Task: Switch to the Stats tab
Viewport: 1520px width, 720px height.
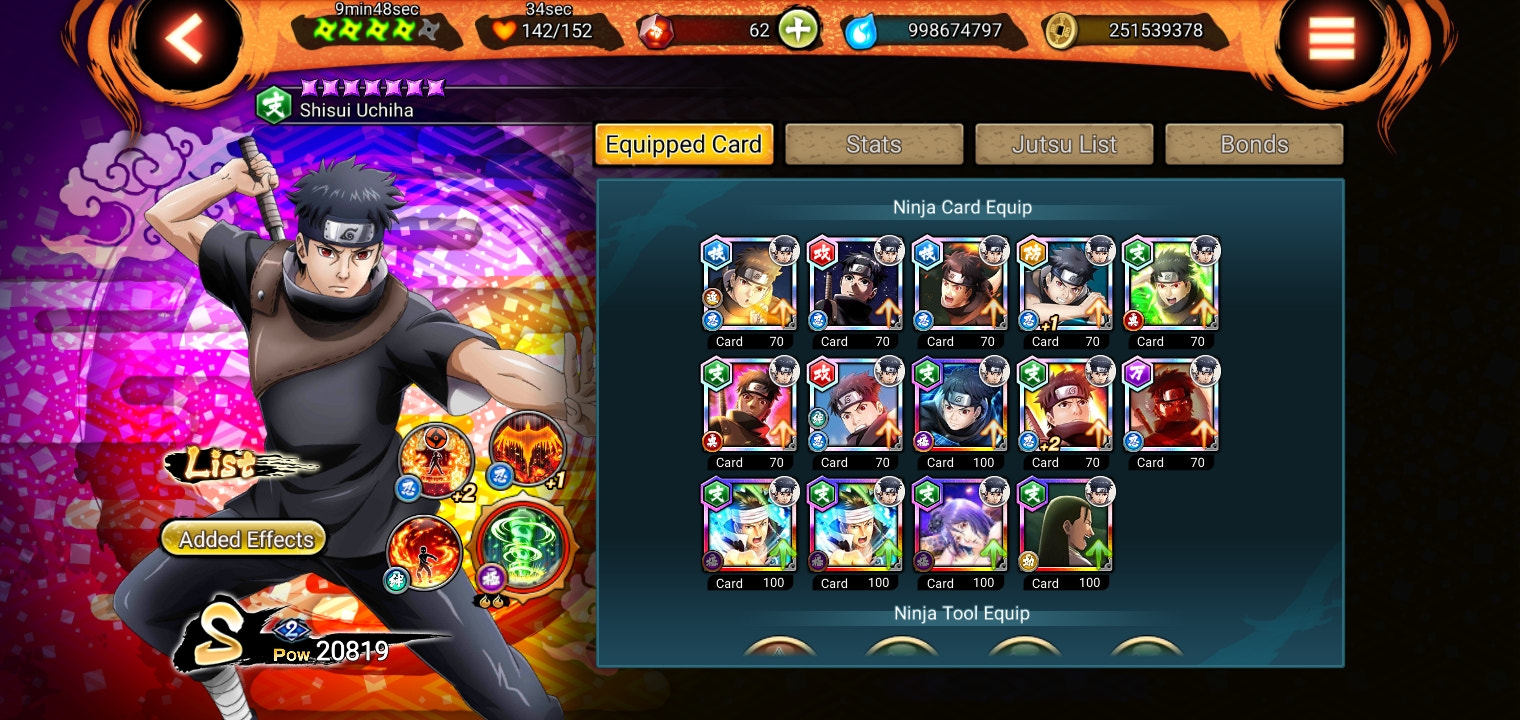Action: 873,144
